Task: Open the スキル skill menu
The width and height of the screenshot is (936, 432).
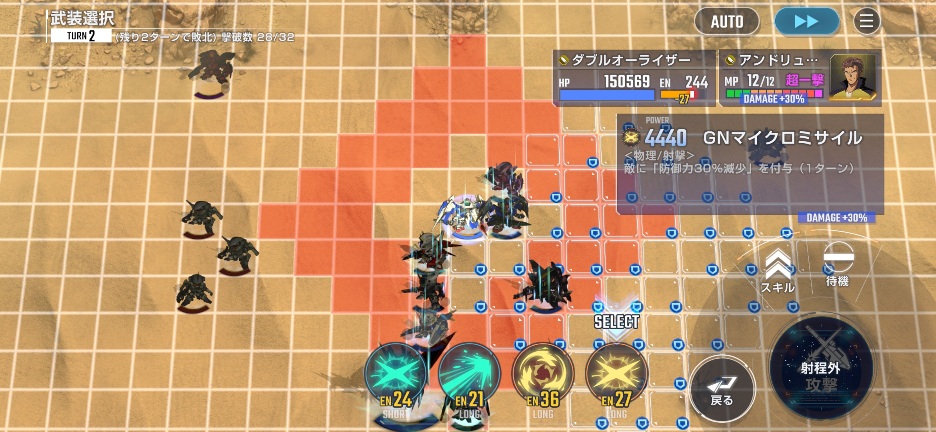Action: [777, 270]
